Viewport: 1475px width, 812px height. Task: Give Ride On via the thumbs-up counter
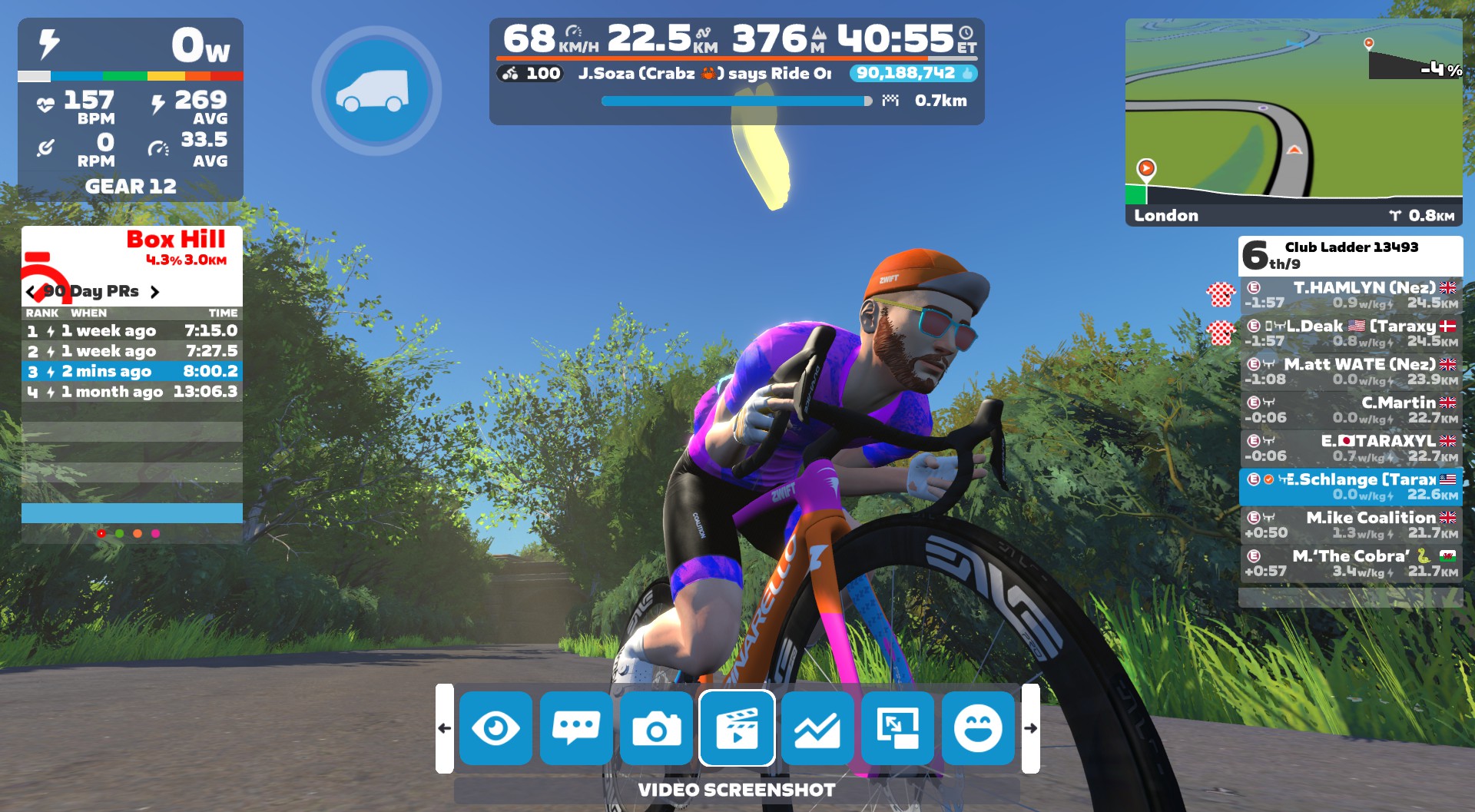[x=913, y=73]
